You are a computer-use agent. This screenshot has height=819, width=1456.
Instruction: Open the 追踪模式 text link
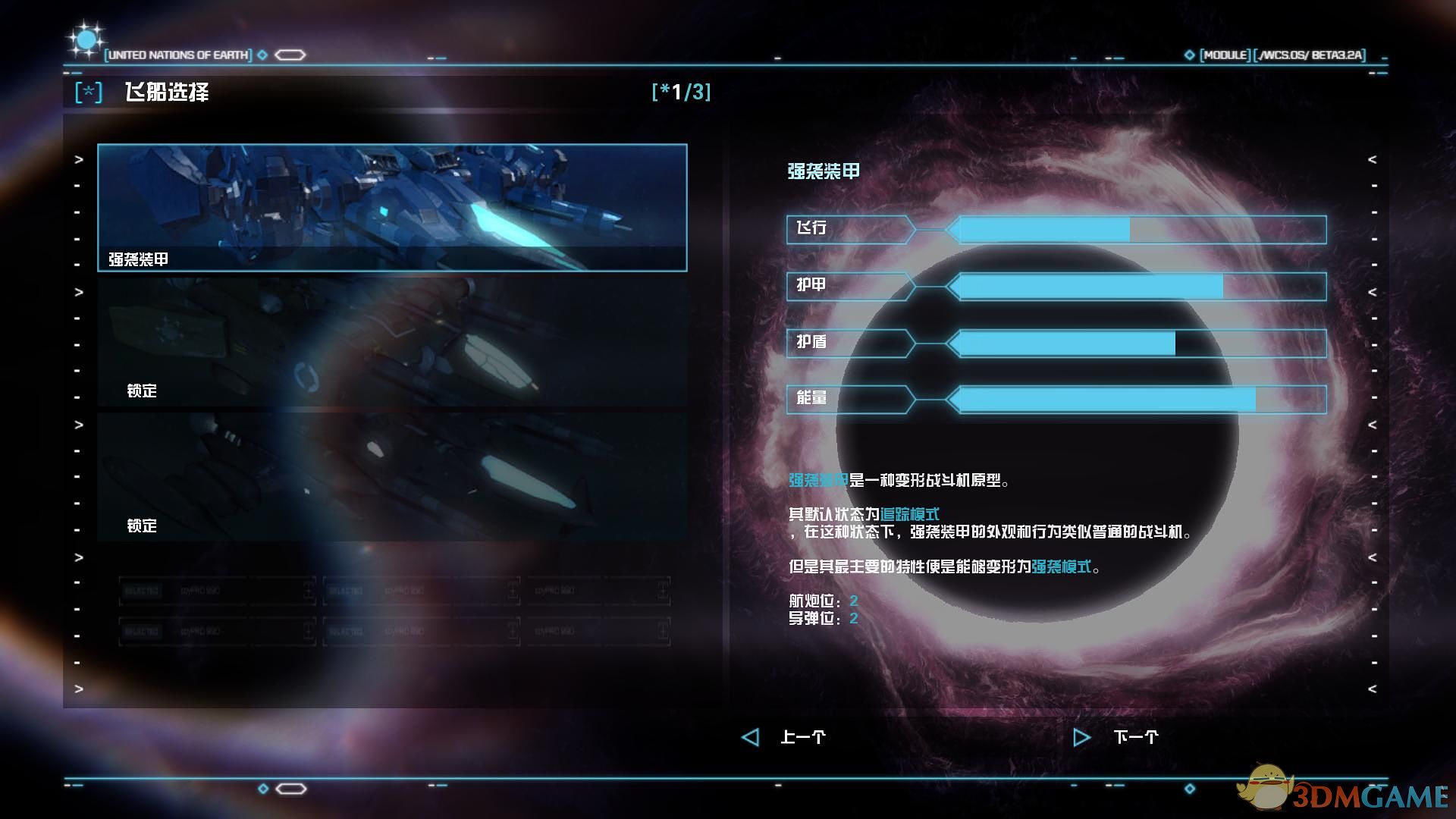(x=908, y=513)
